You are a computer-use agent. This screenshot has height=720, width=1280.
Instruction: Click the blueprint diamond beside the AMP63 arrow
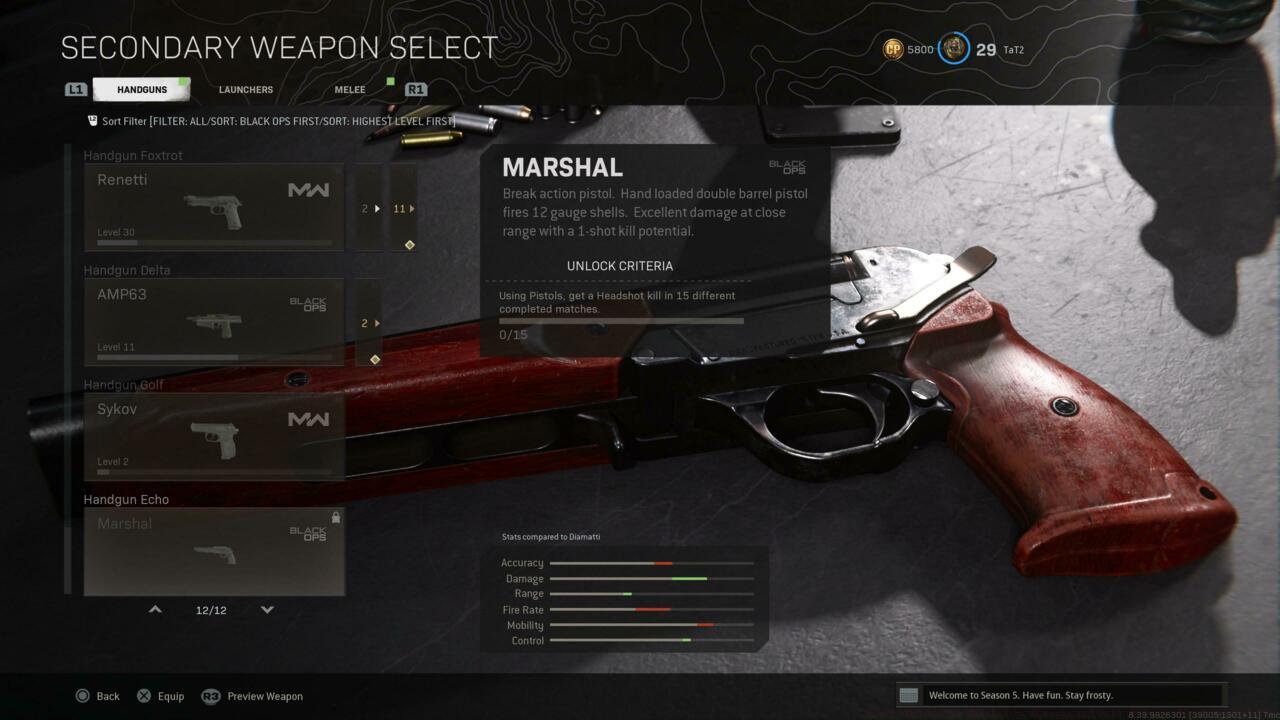click(x=373, y=359)
